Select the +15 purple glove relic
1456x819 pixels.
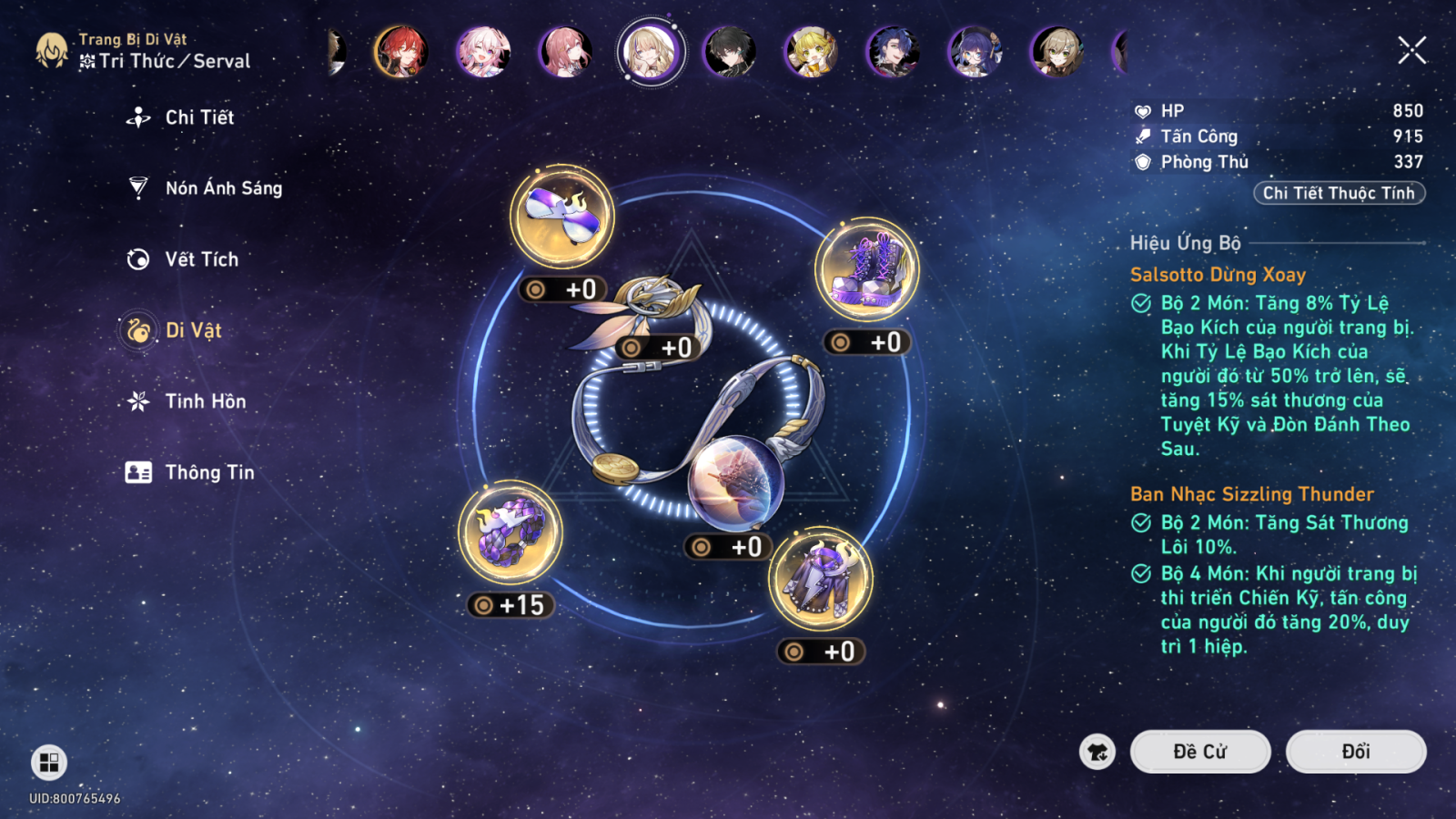(x=511, y=532)
